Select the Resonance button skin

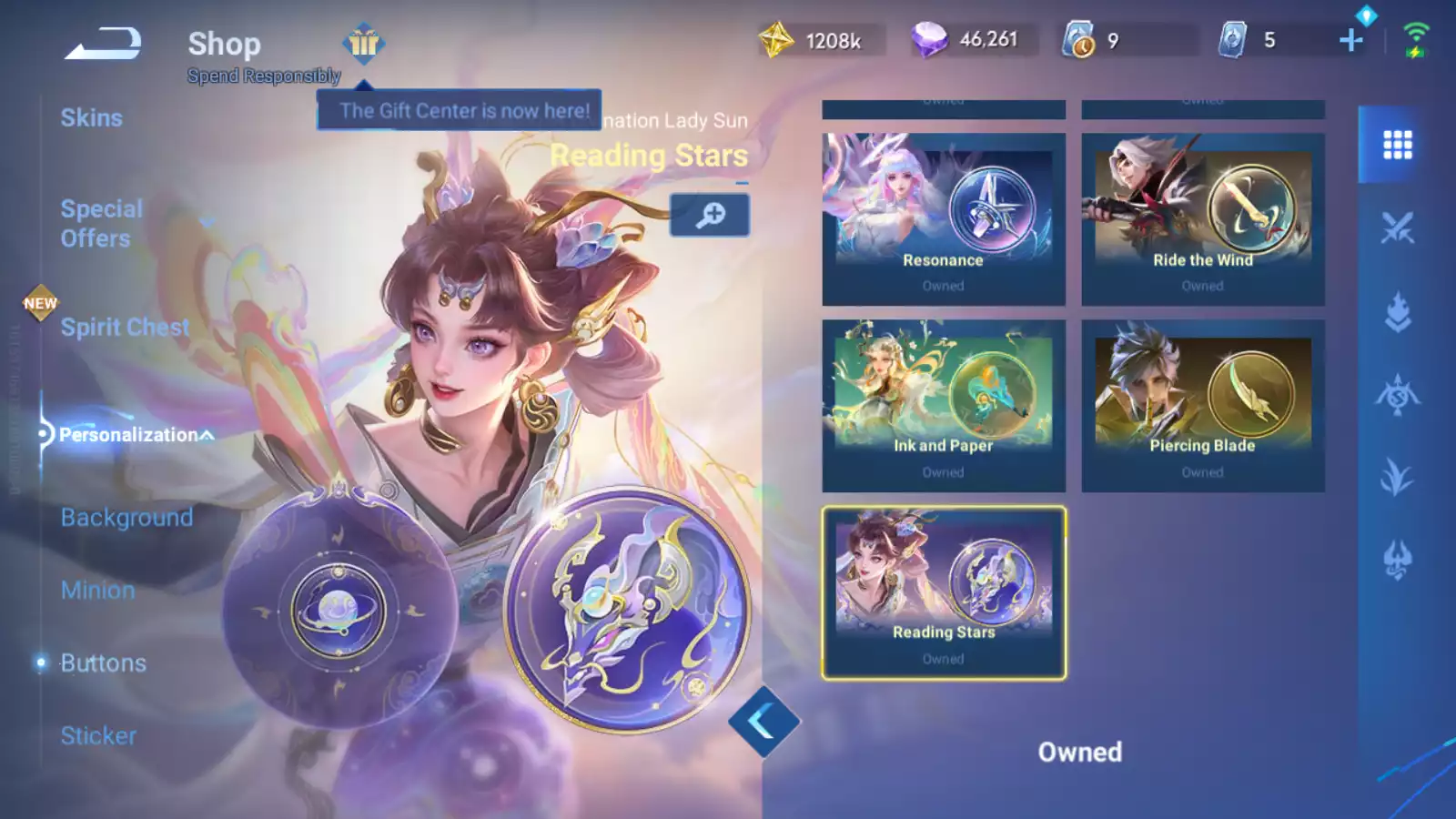[944, 219]
